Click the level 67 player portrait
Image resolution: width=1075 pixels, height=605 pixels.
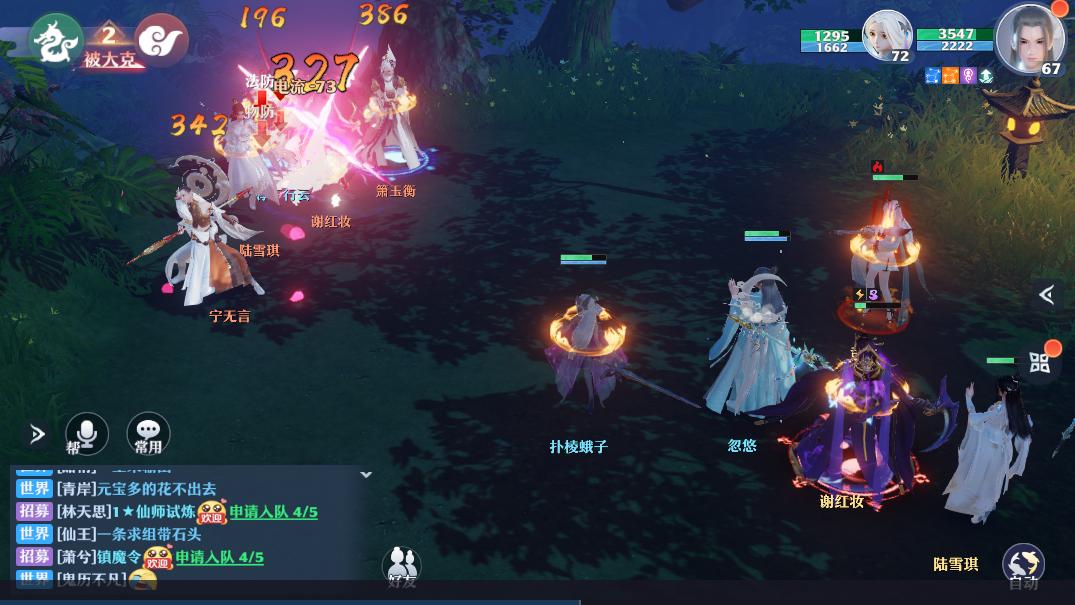click(x=1029, y=38)
